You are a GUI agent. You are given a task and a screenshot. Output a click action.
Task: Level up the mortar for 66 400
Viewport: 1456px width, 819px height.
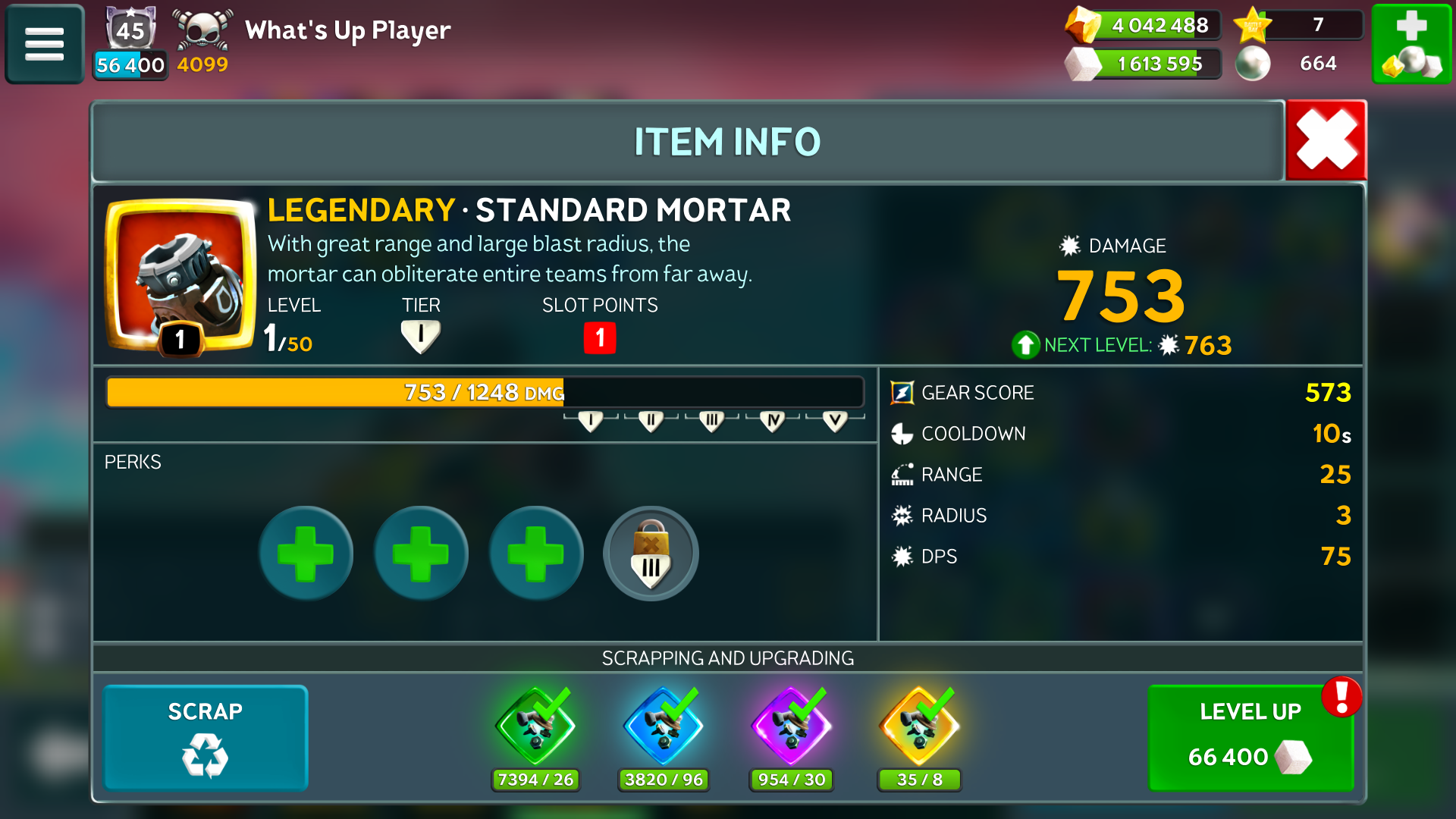[x=1250, y=737]
